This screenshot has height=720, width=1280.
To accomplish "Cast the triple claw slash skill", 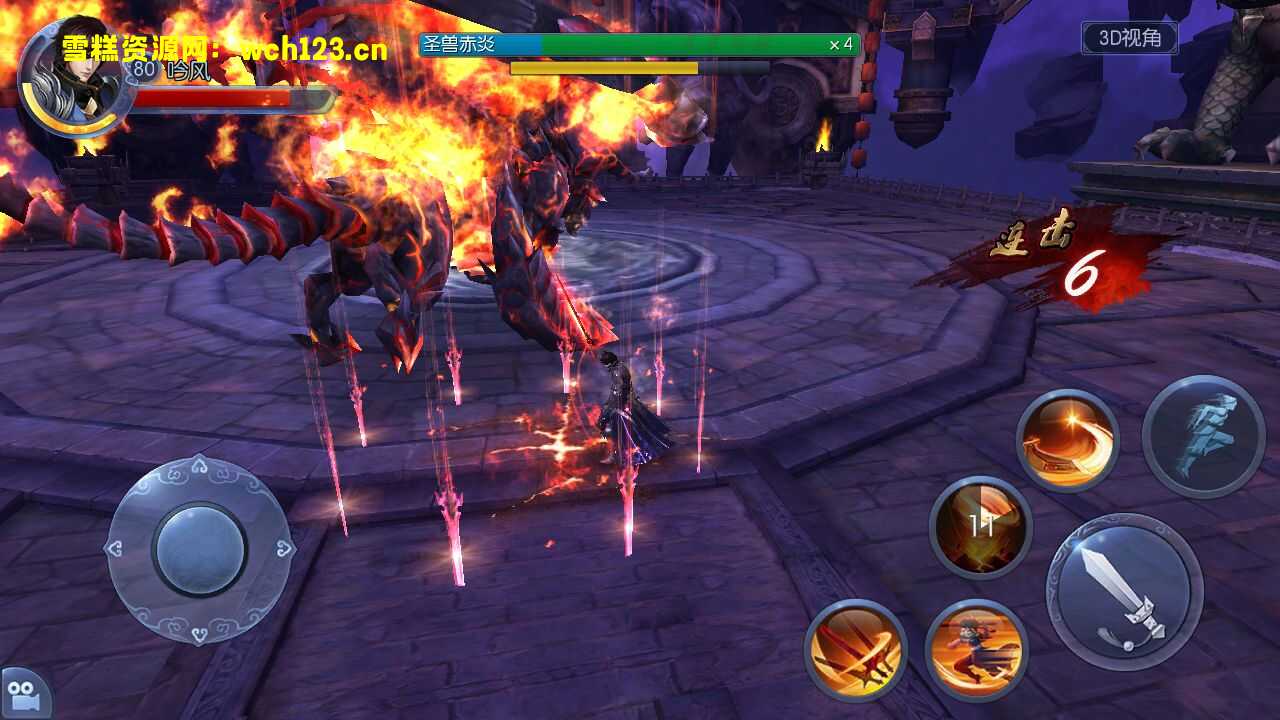I will pyautogui.click(x=855, y=649).
